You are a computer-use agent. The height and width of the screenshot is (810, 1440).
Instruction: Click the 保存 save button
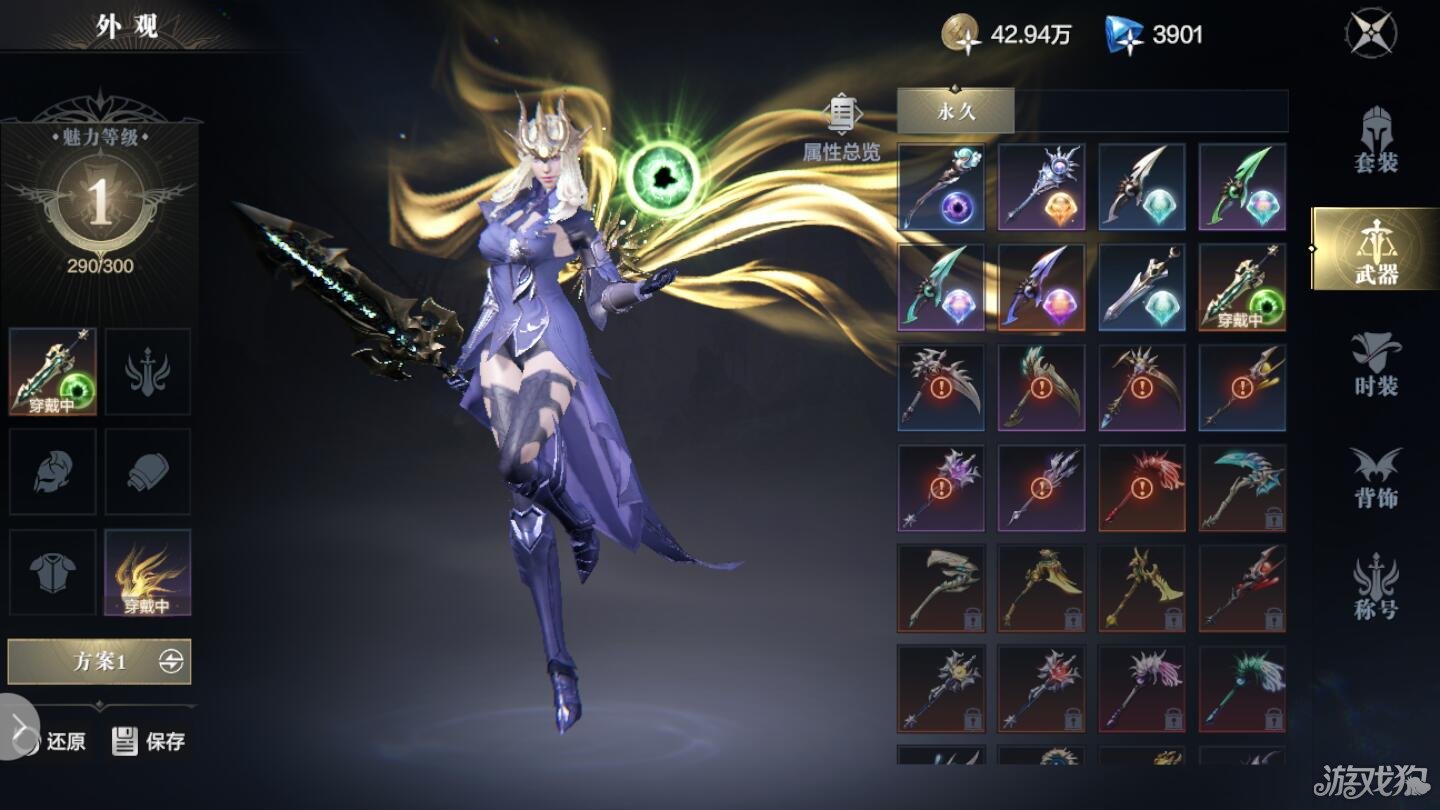(150, 741)
